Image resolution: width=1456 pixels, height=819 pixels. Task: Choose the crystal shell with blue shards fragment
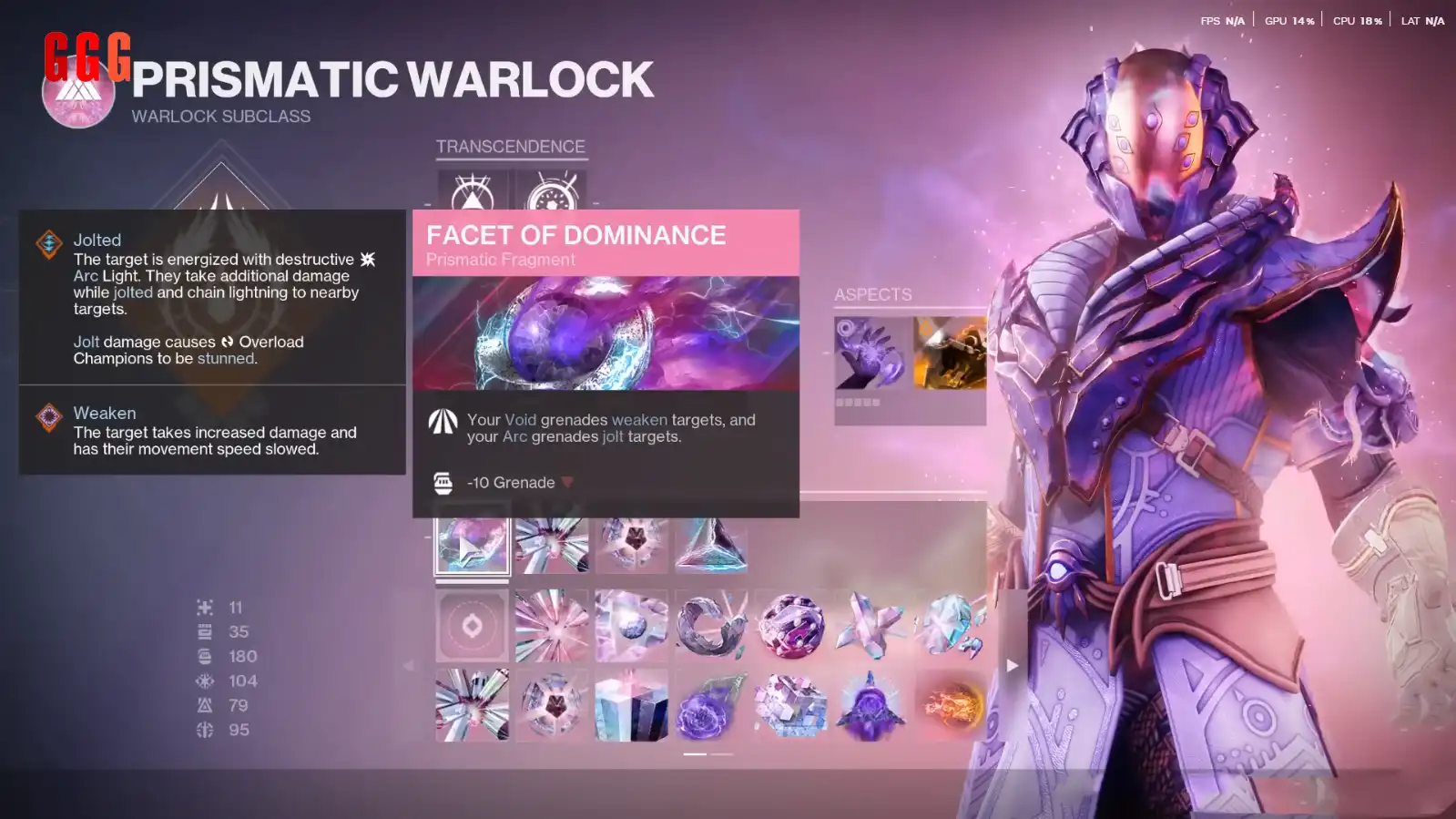point(951,626)
